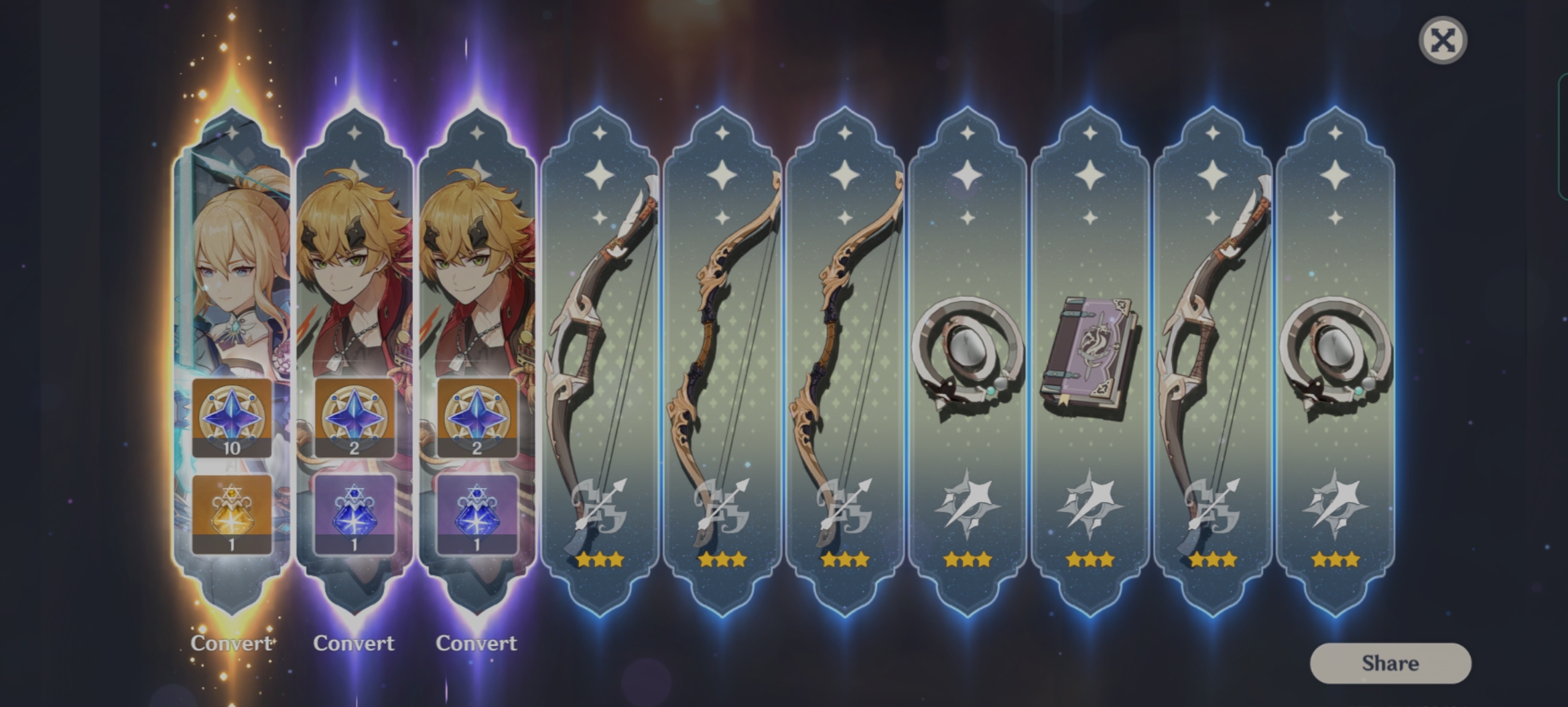Click Convert under Jean's card
The height and width of the screenshot is (707, 1568).
(x=233, y=643)
